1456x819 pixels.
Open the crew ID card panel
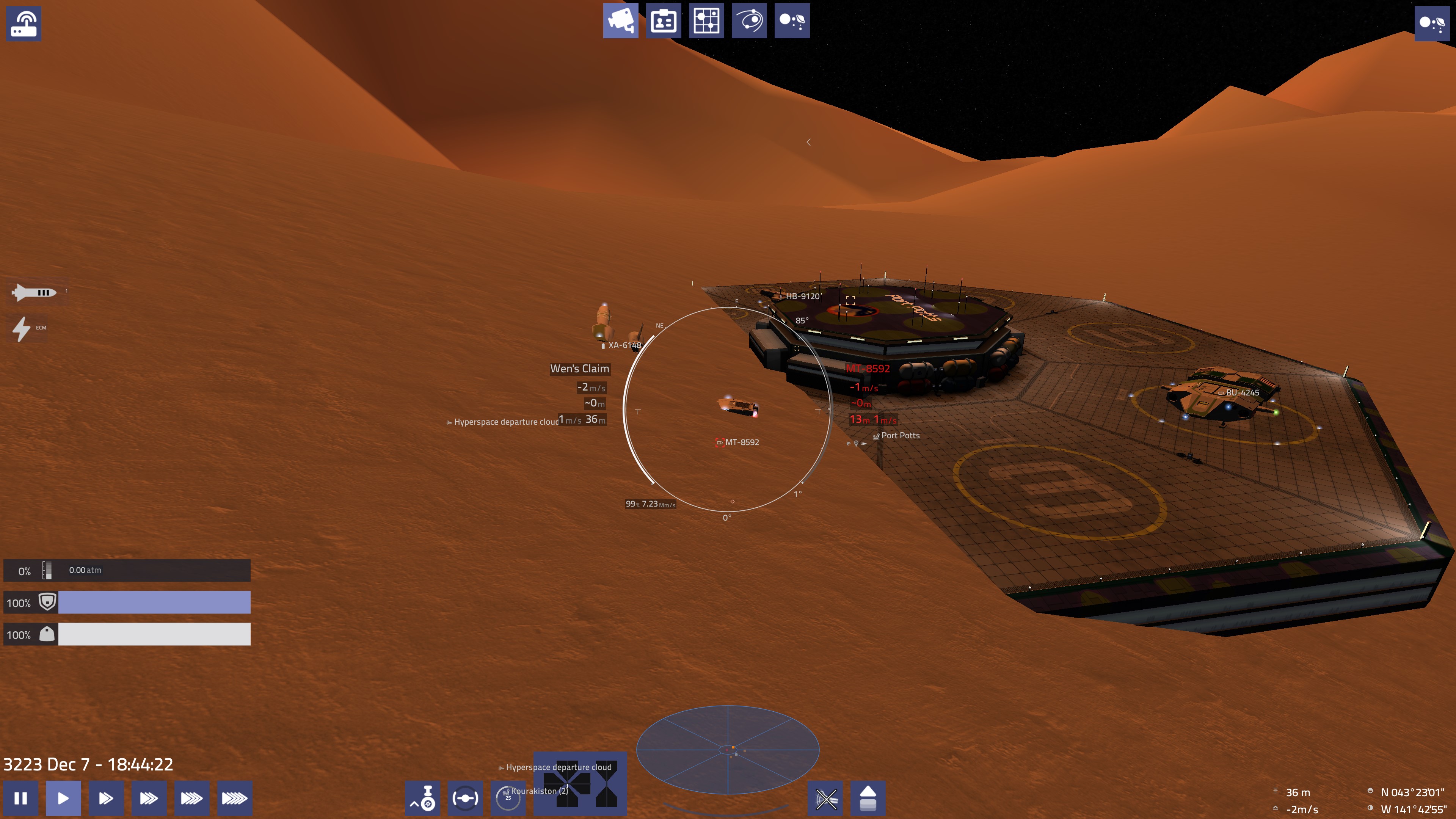pos(663,21)
